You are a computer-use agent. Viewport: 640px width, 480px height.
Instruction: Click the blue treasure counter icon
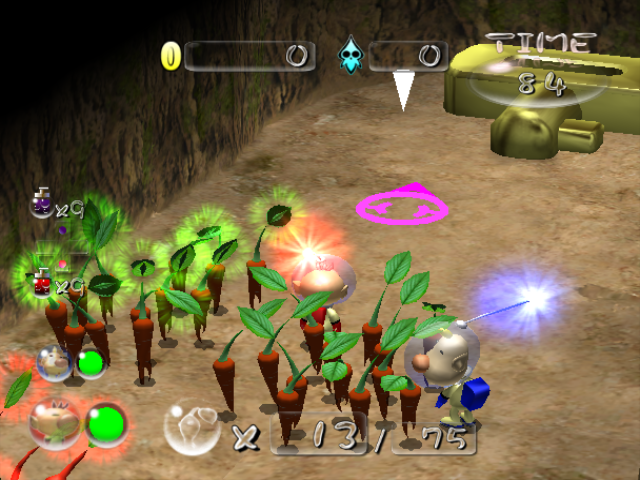pyautogui.click(x=352, y=54)
